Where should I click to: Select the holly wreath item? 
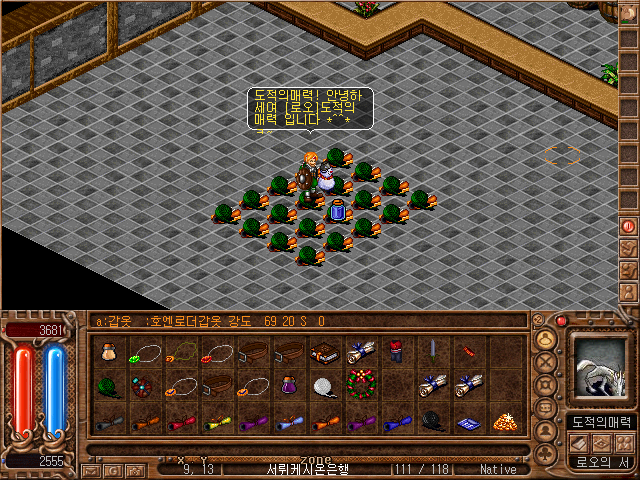pos(360,384)
